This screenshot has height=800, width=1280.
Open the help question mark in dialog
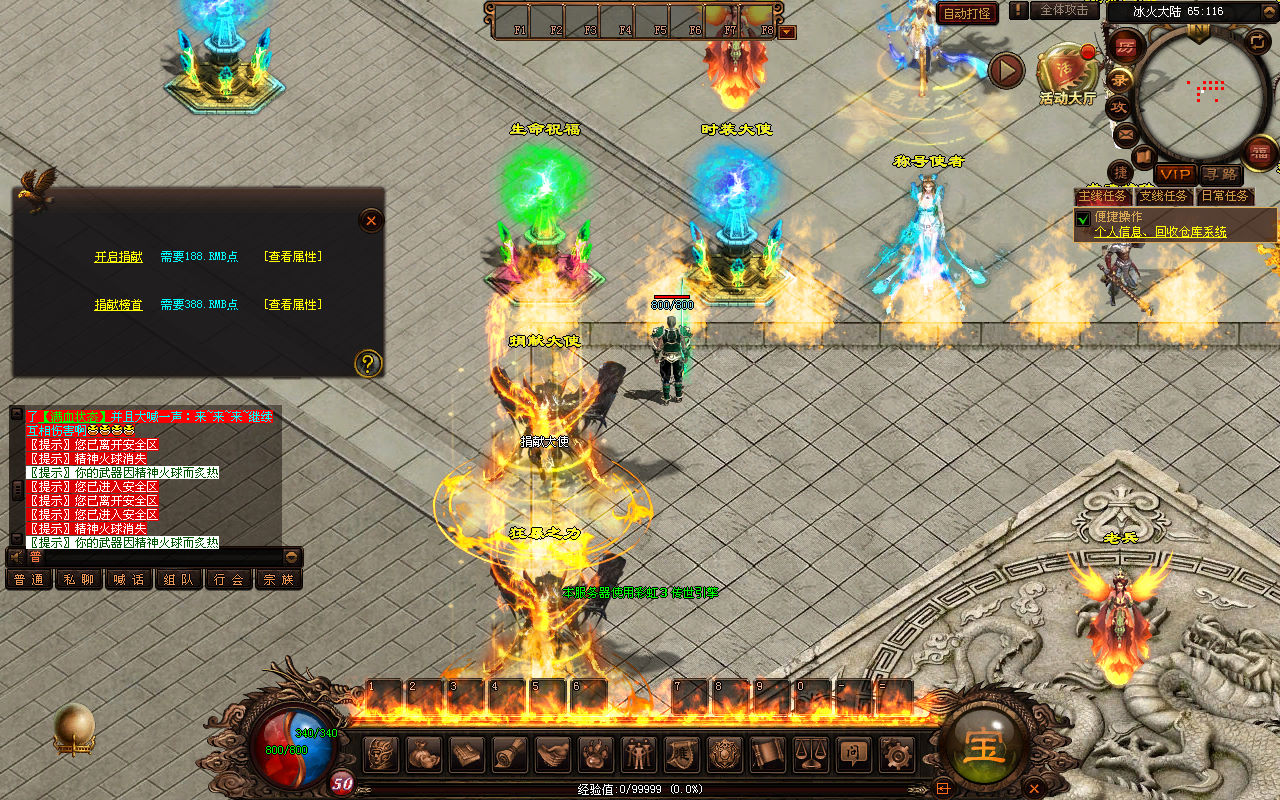[x=368, y=363]
